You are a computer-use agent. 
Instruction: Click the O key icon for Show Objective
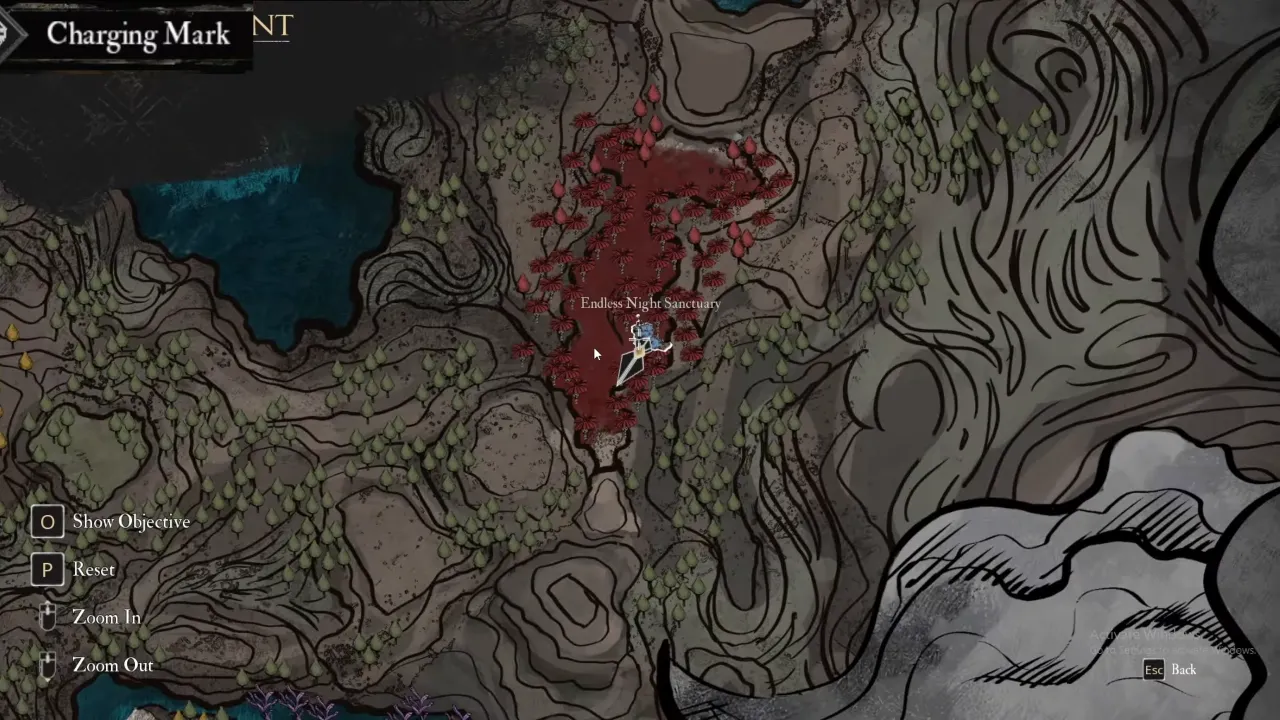click(47, 521)
